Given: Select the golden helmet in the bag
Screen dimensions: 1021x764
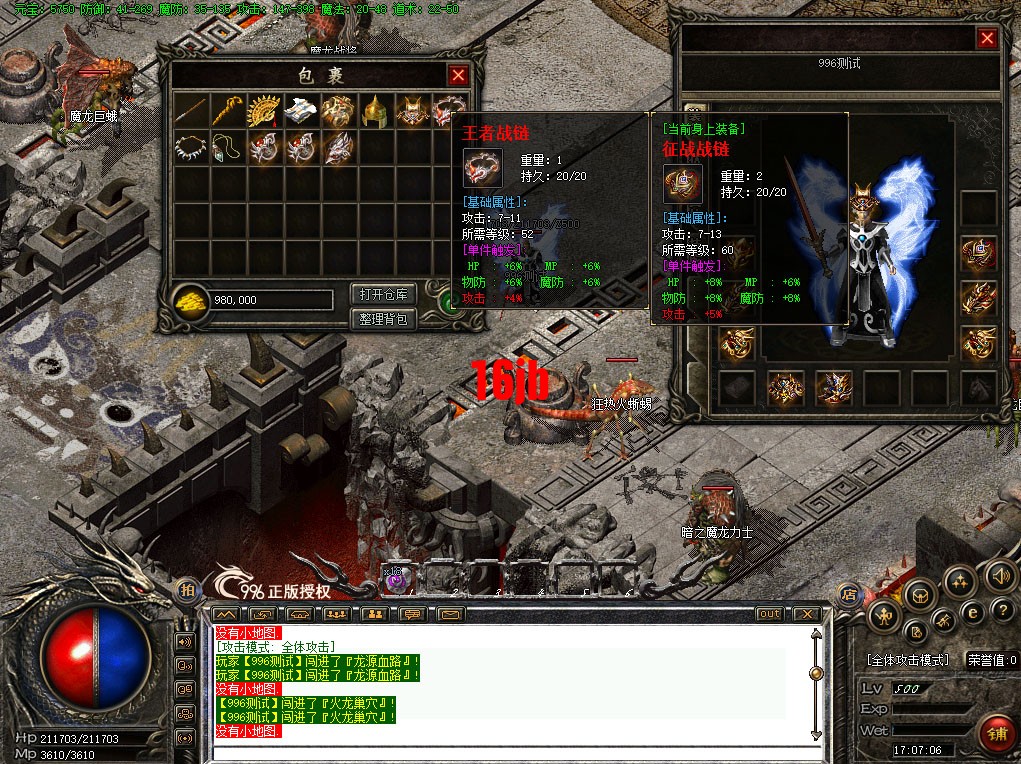Looking at the screenshot, I should click(375, 111).
